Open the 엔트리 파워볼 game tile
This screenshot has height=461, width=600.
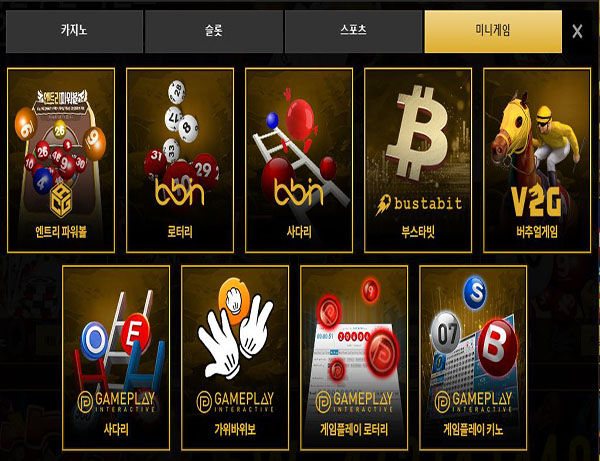[x=61, y=160]
